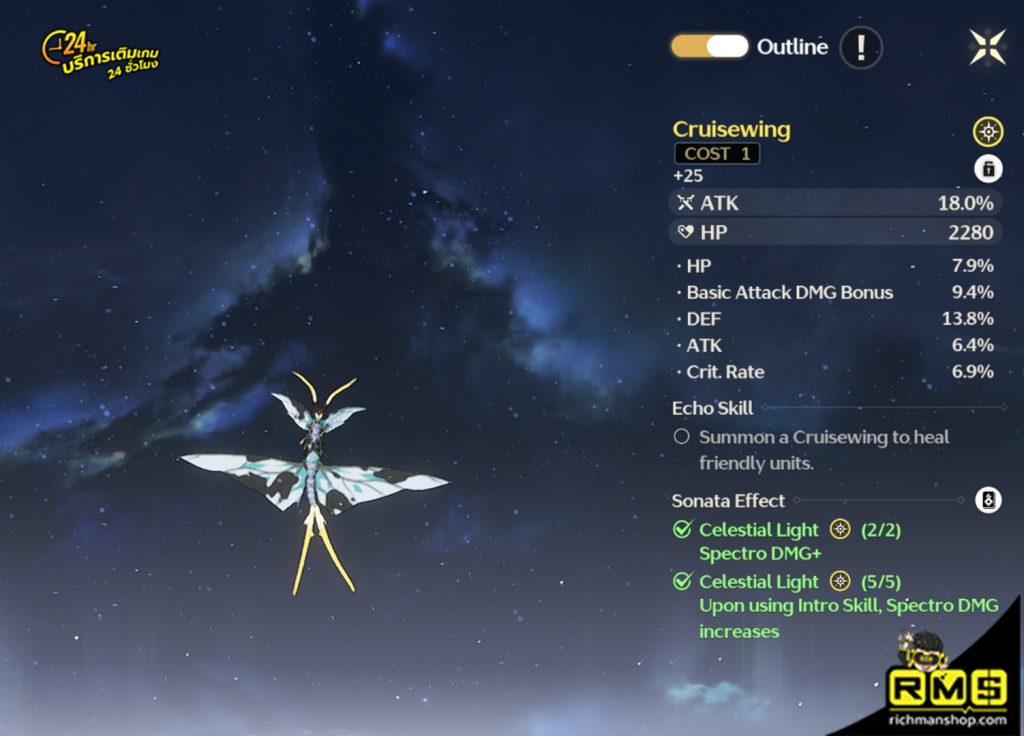Click the yellow target icon beside Cruisewing
This screenshot has height=736, width=1024.
point(988,131)
